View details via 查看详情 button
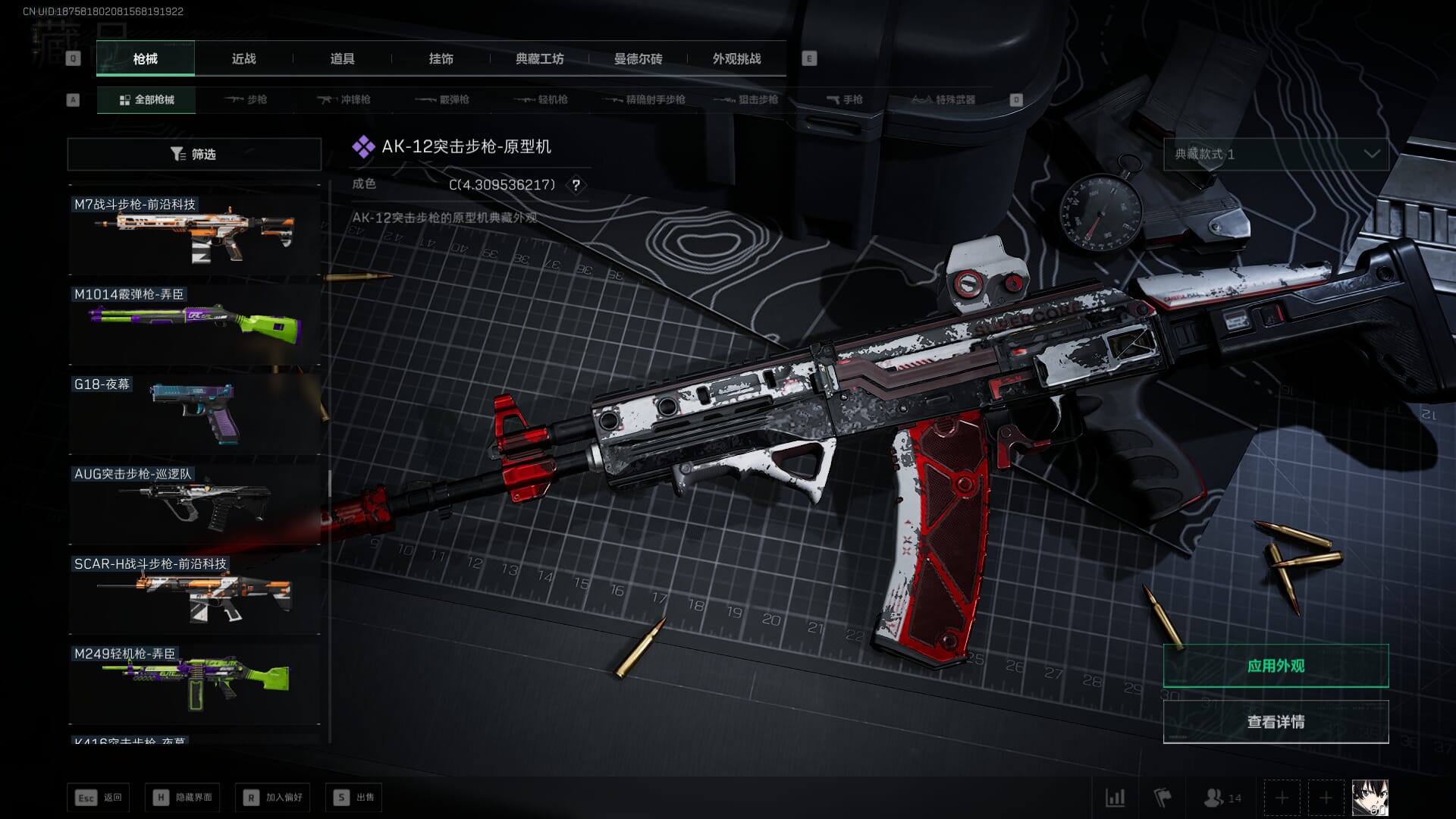Screen dimensions: 1456x819 [1276, 722]
